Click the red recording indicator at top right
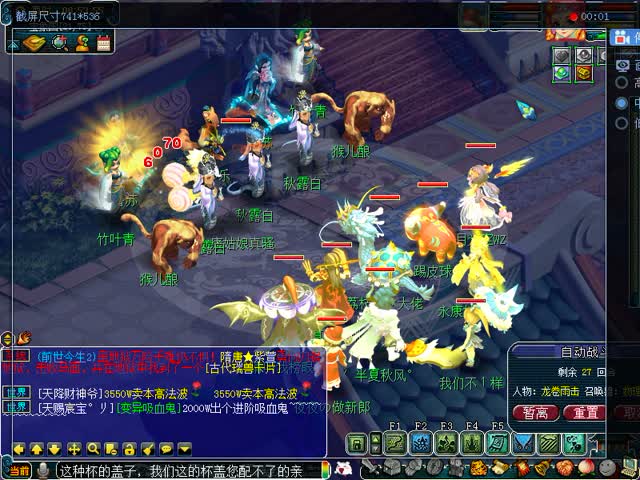This screenshot has height=480, width=640. 573,16
